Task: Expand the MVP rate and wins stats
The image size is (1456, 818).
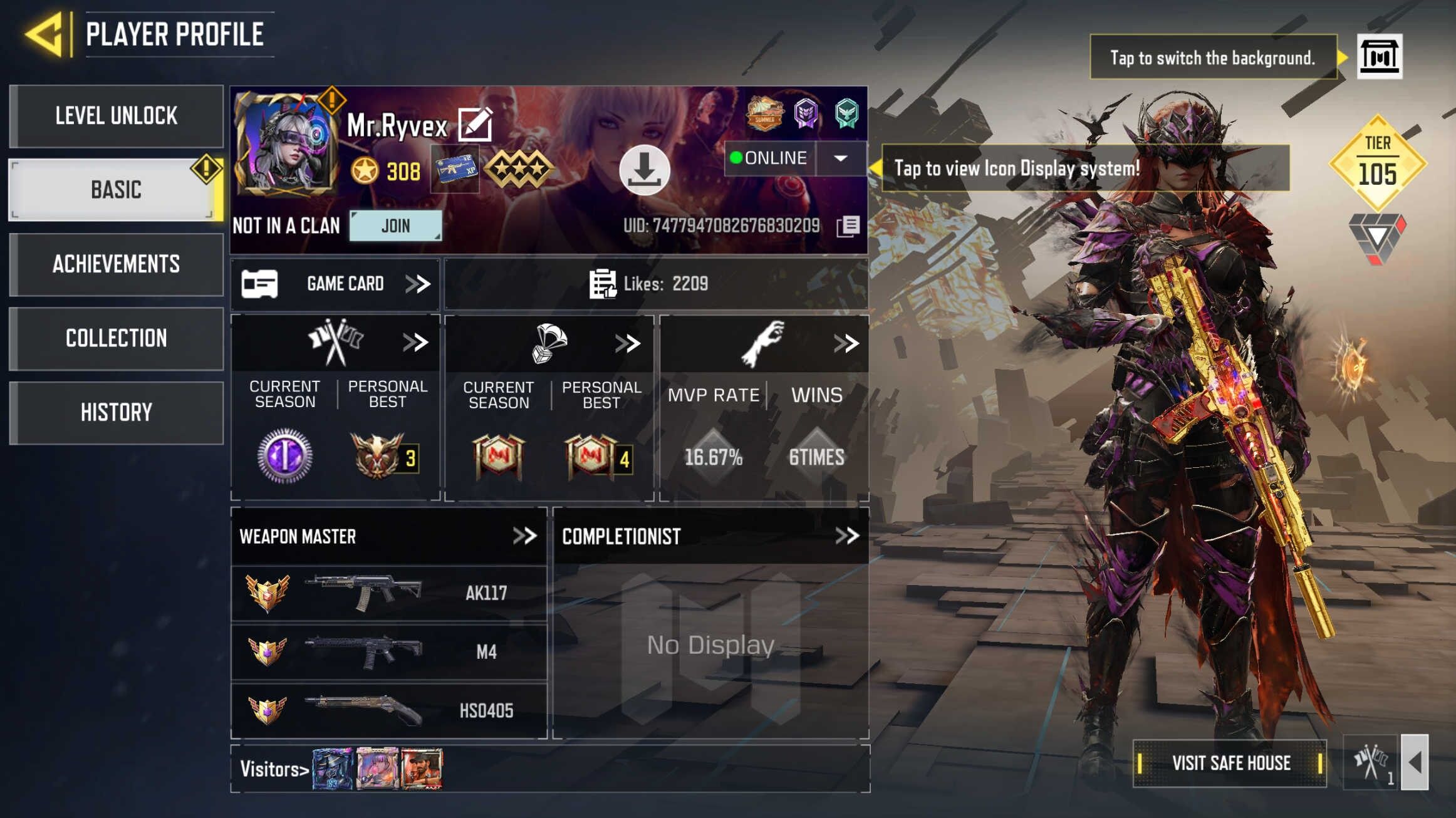Action: [x=846, y=343]
